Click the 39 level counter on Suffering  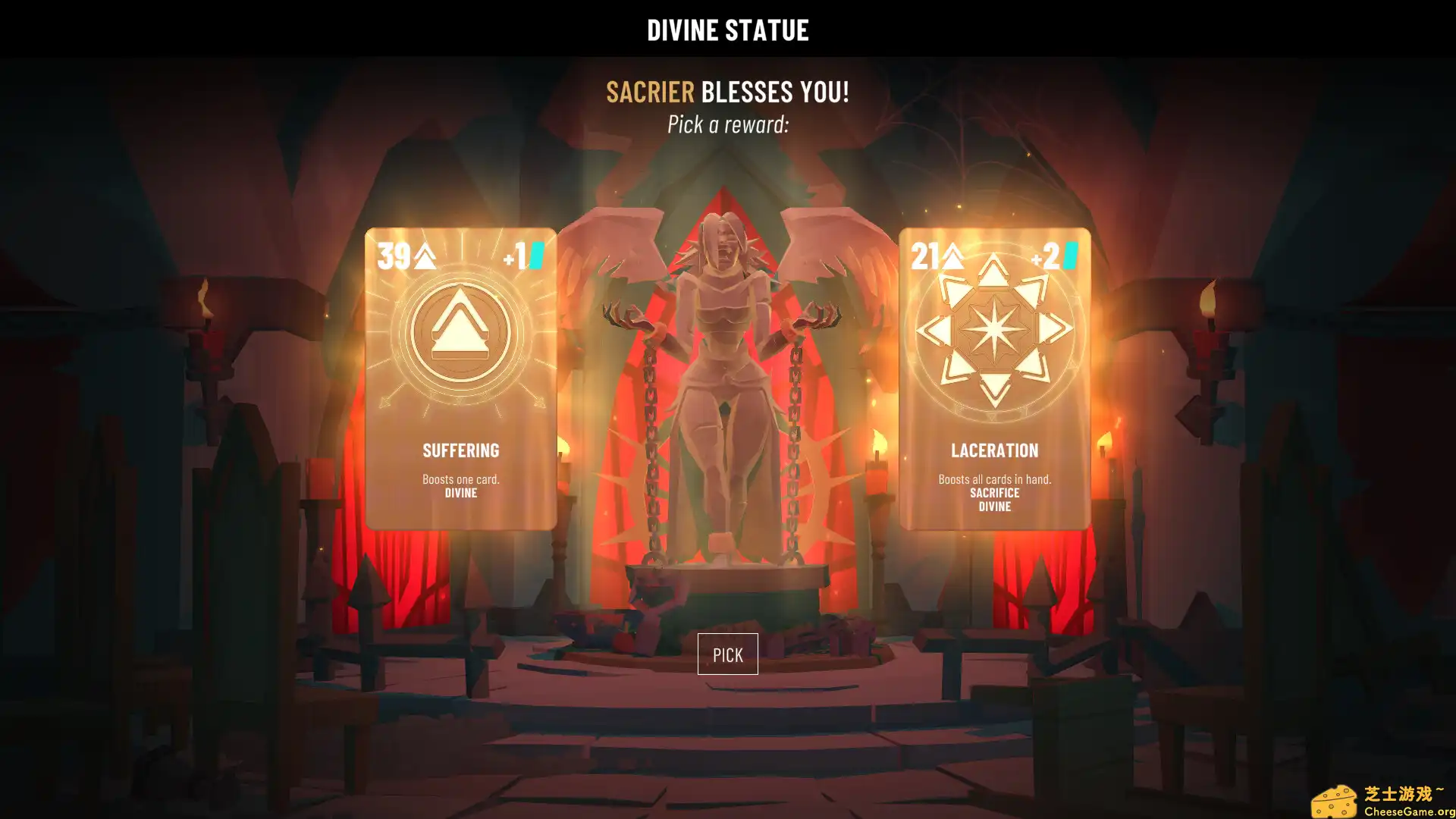392,256
